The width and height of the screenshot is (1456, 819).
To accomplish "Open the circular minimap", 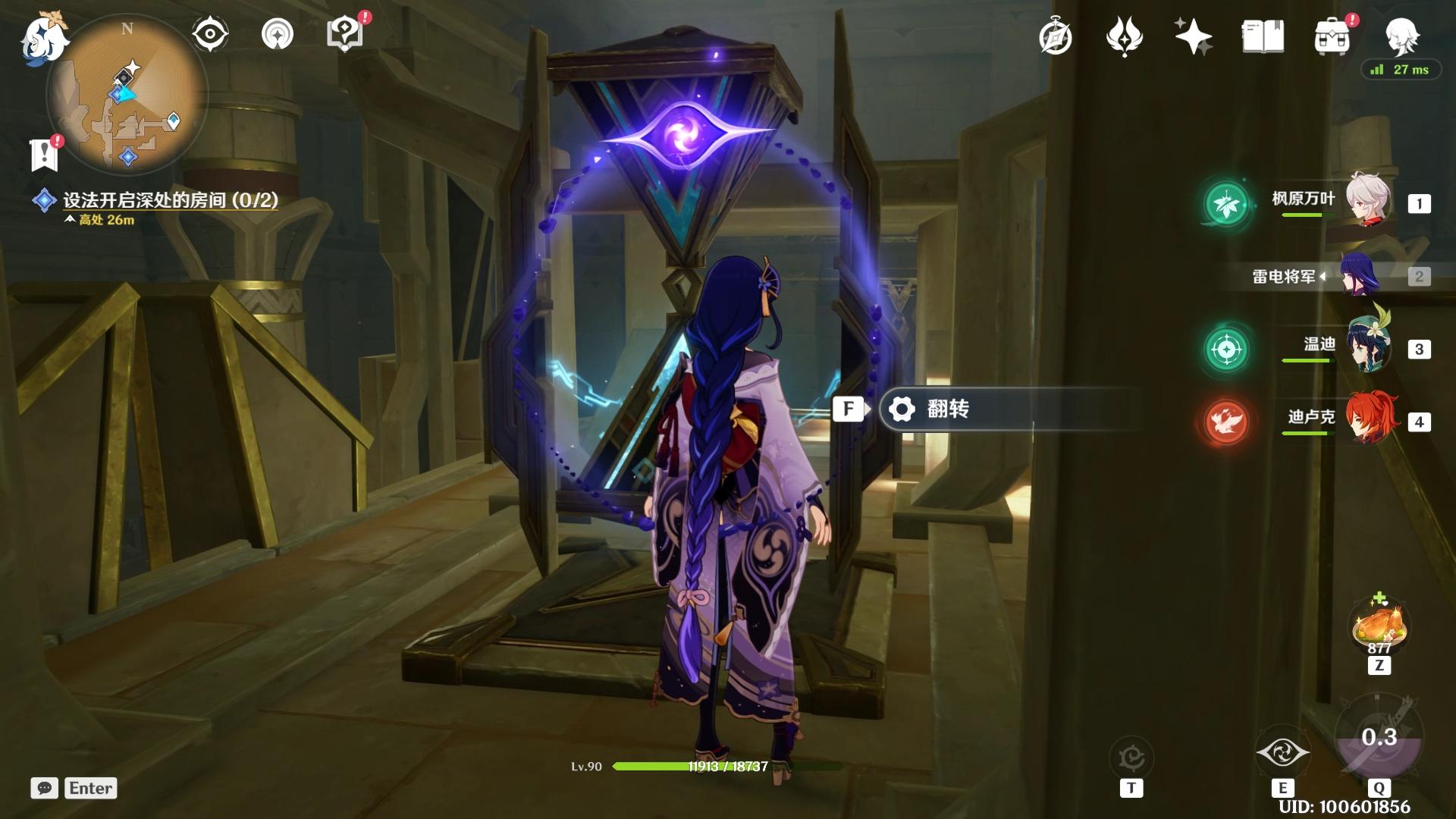I will click(x=127, y=96).
